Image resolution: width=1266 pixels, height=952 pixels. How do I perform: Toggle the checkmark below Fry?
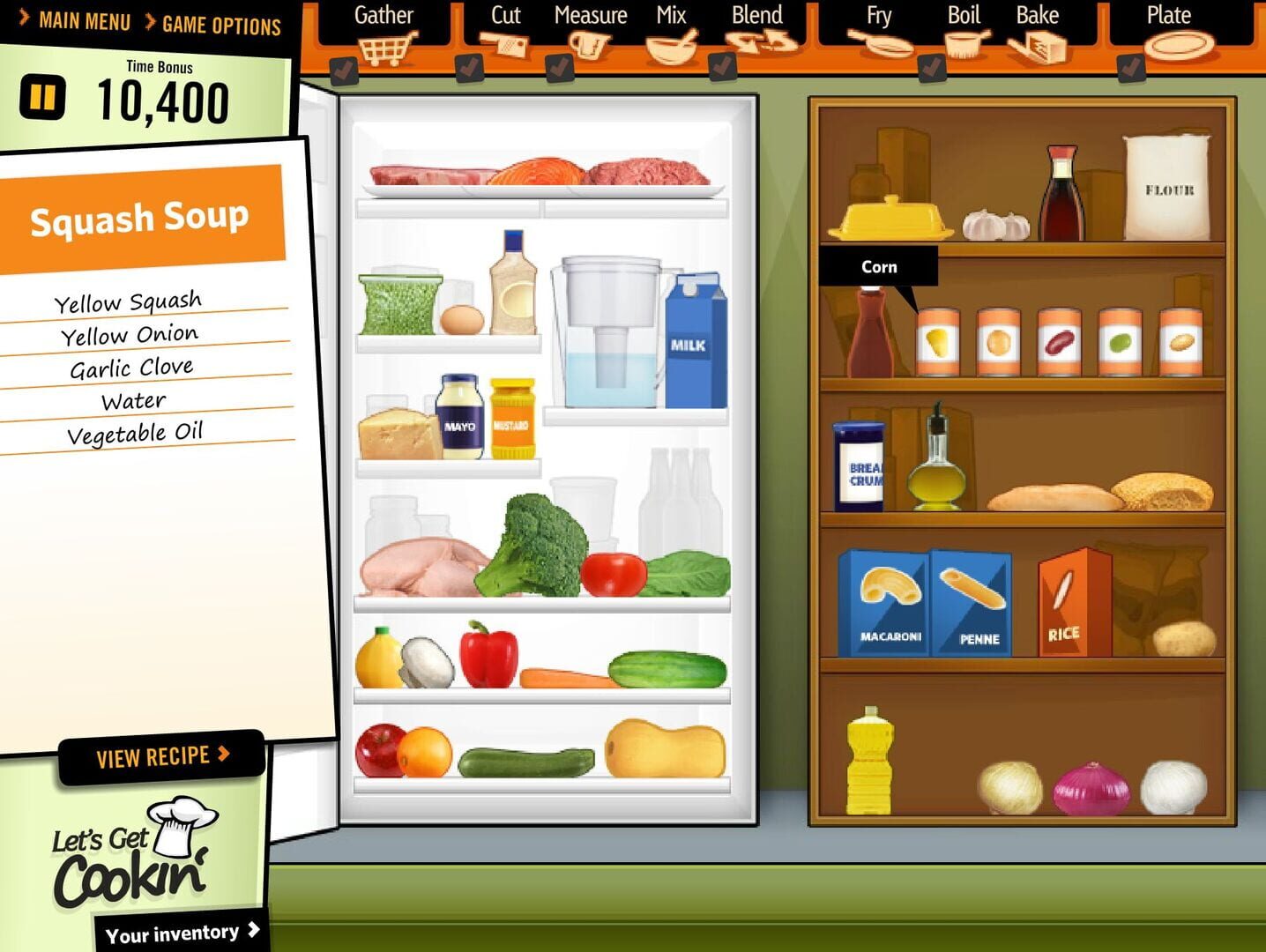coord(932,69)
